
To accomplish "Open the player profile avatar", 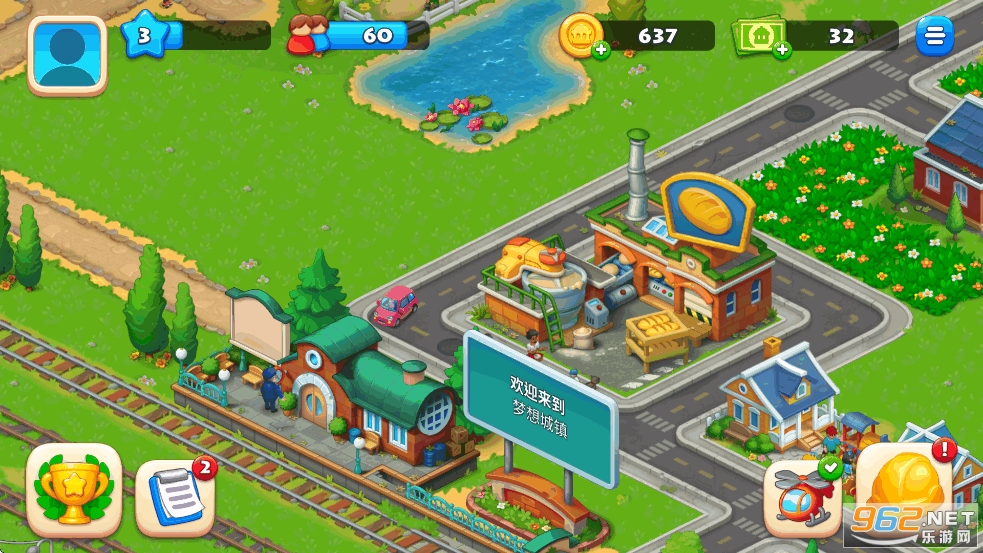I will [67, 54].
